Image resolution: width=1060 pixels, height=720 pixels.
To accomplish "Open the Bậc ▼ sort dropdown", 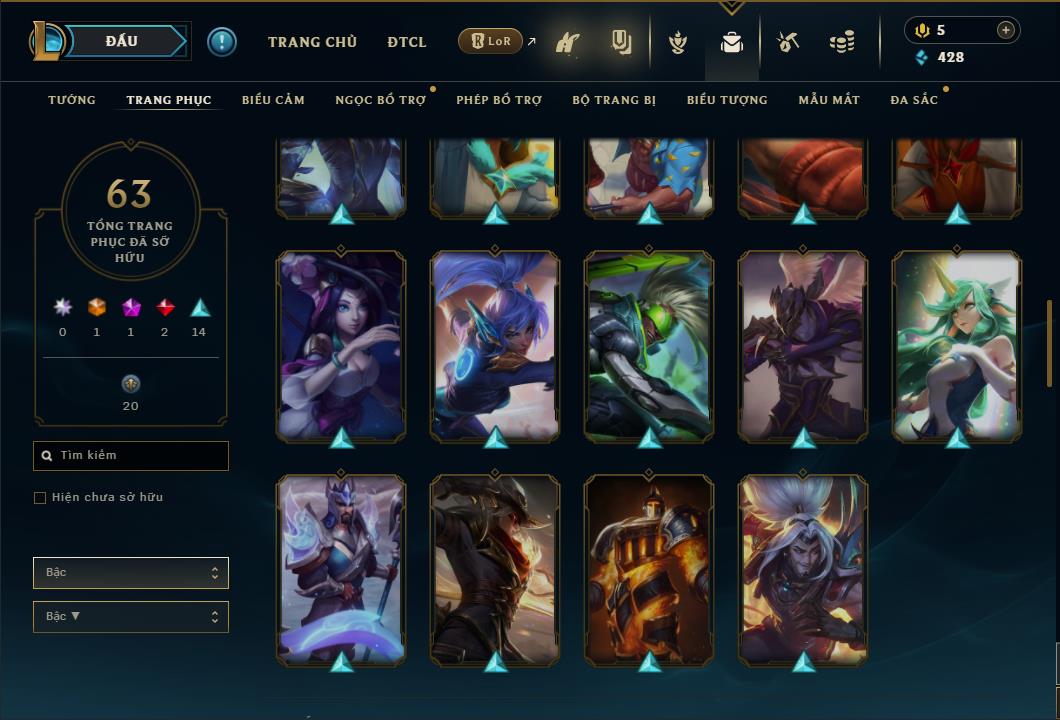I will [131, 617].
